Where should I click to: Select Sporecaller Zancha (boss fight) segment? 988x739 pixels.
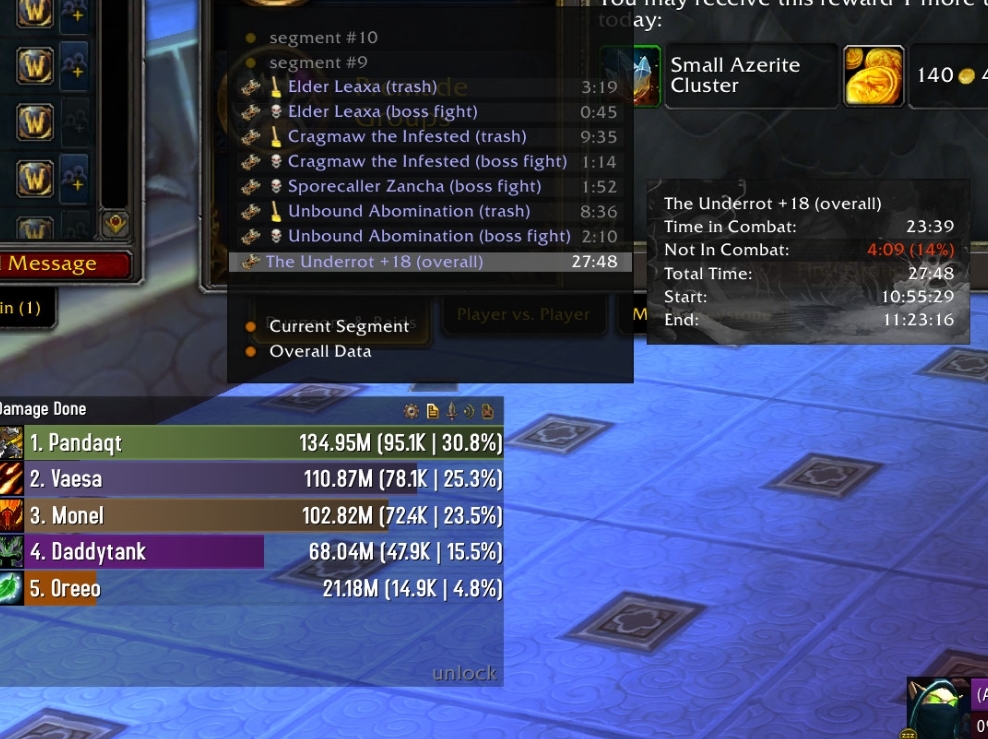414,187
